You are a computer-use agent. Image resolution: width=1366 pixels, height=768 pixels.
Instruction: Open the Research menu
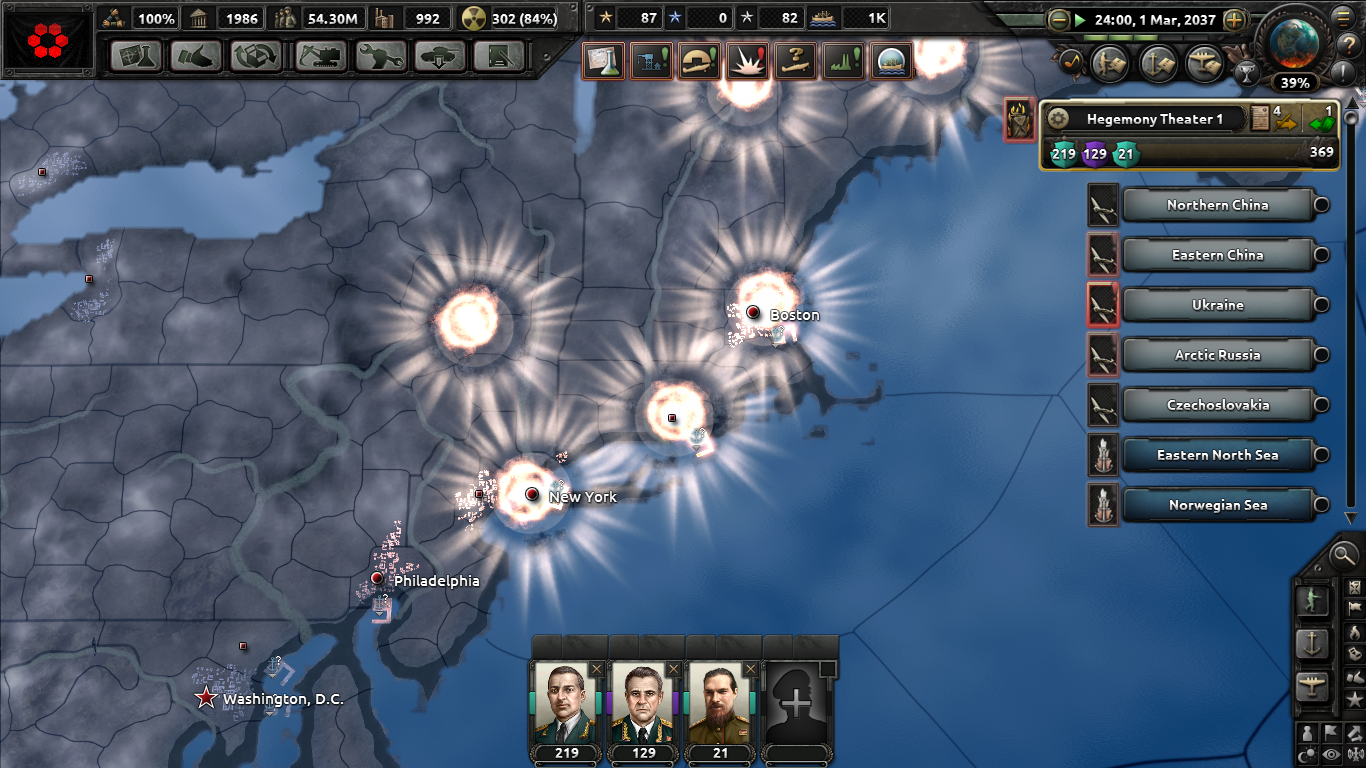click(x=136, y=57)
